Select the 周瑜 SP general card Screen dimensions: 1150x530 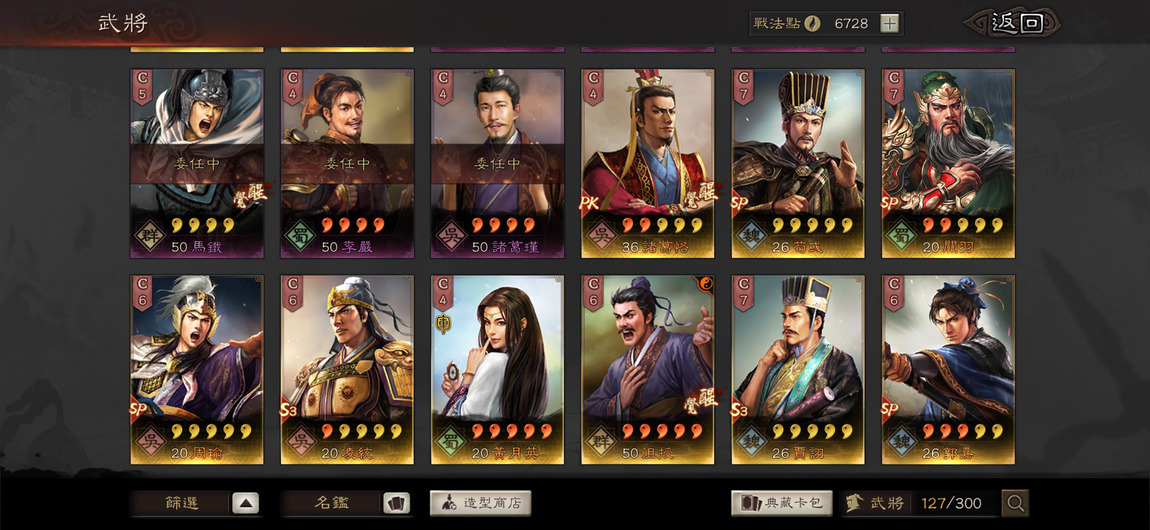[197, 369]
